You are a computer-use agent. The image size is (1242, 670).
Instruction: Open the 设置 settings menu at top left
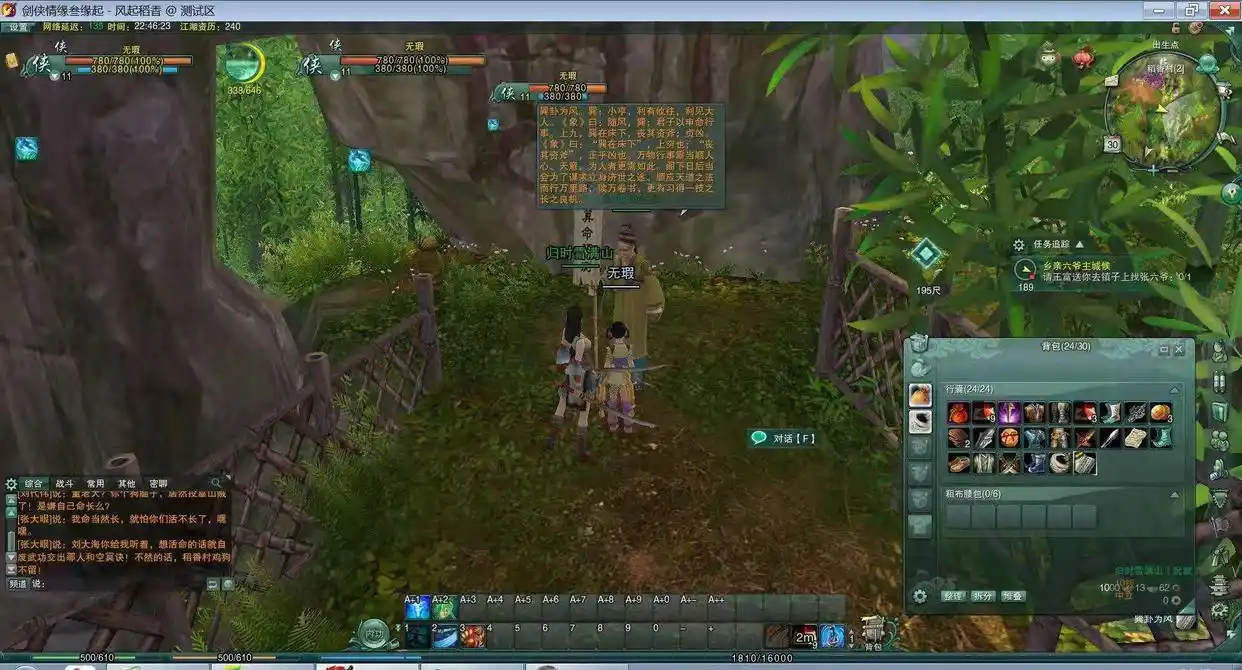tap(18, 27)
